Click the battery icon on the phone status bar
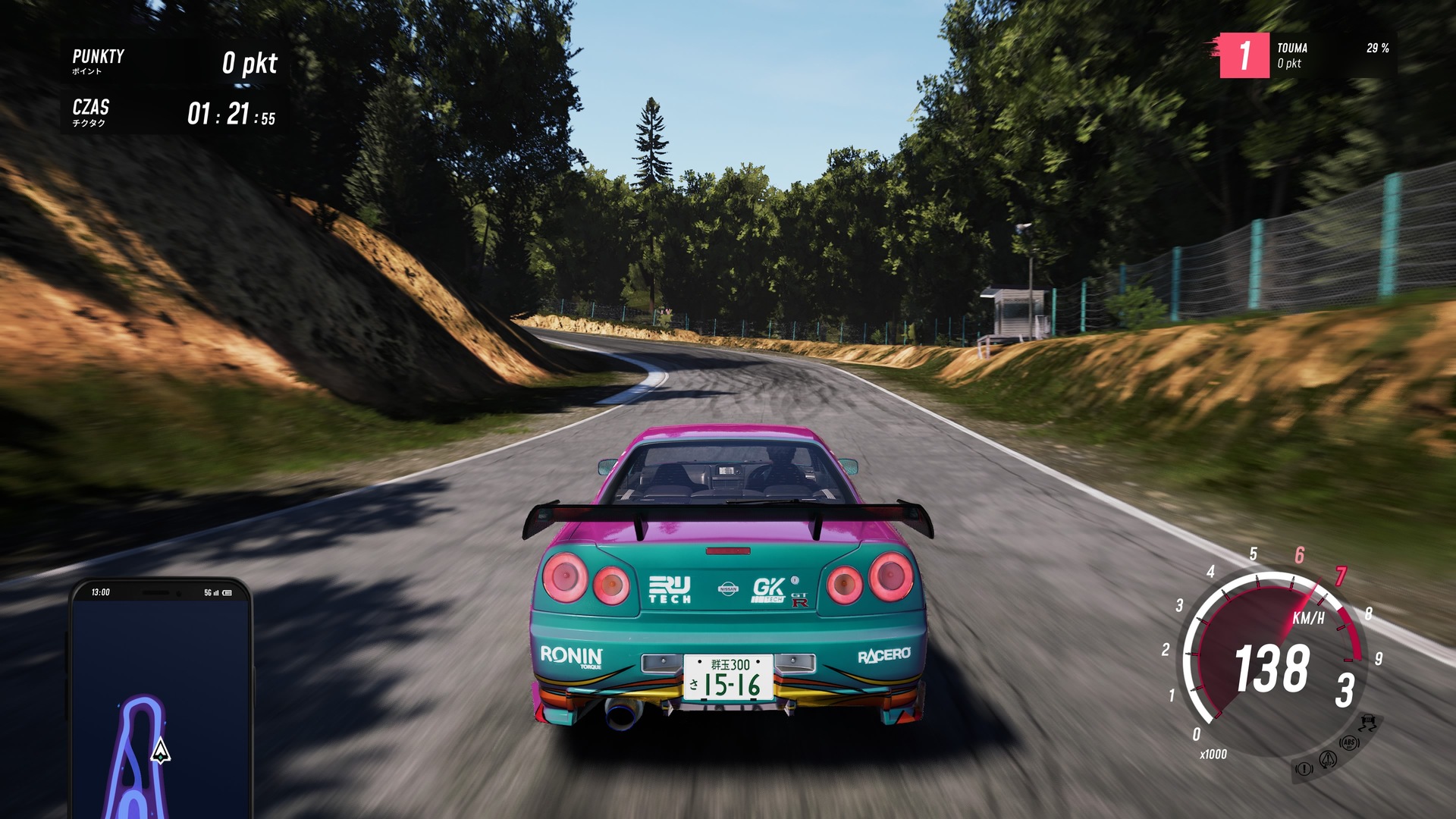Image resolution: width=1456 pixels, height=819 pixels. point(227,592)
